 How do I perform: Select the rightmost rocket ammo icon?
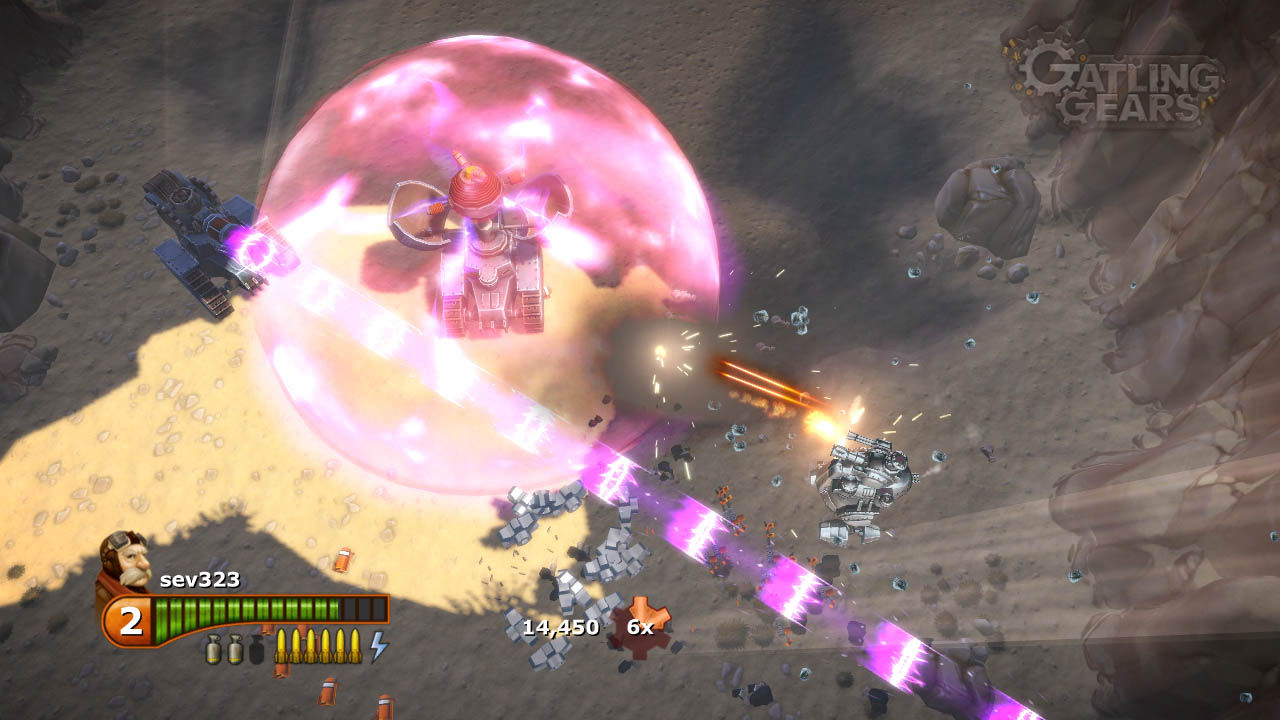pos(355,647)
